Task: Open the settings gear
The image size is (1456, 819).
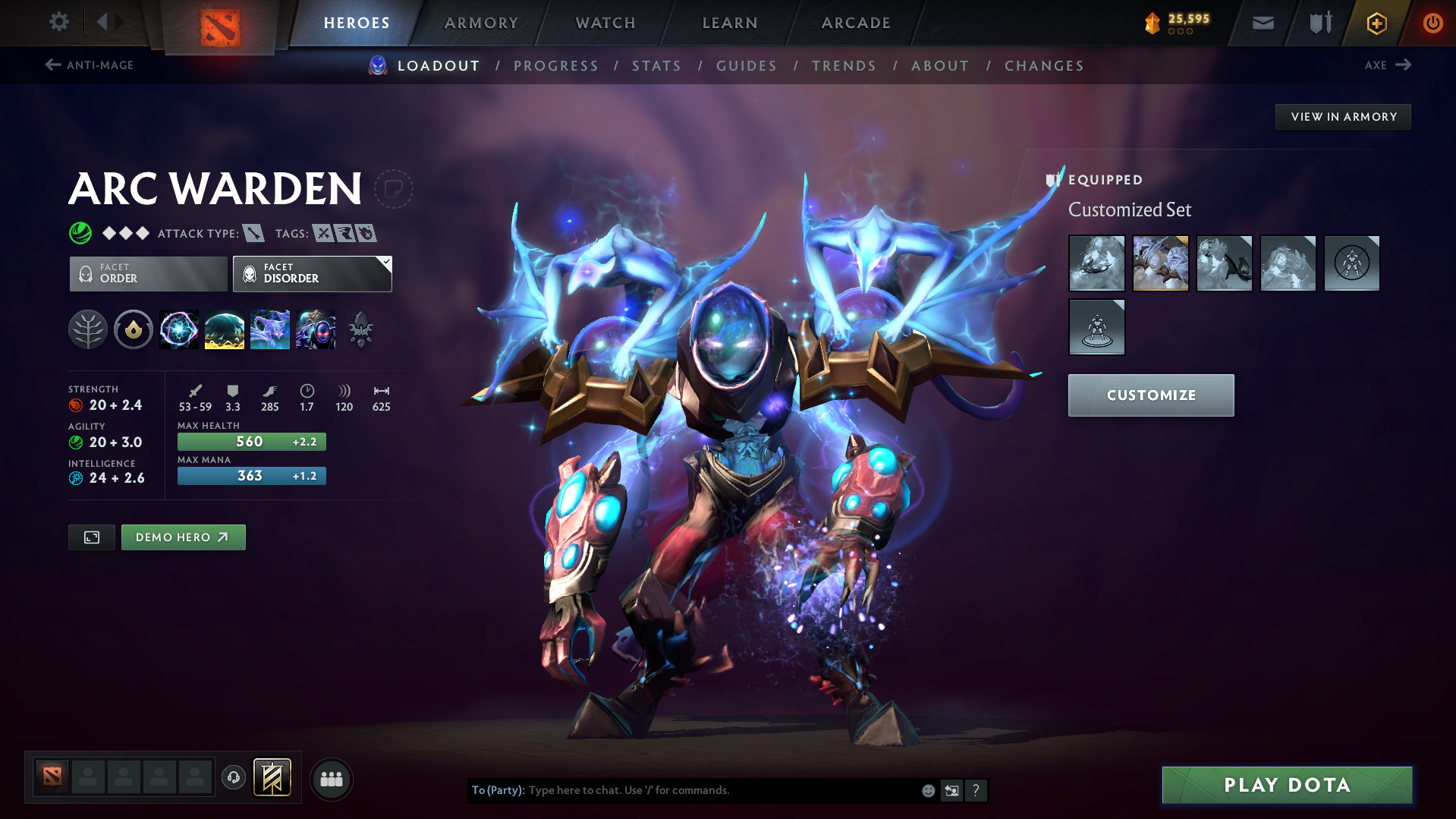Action: tap(58, 22)
